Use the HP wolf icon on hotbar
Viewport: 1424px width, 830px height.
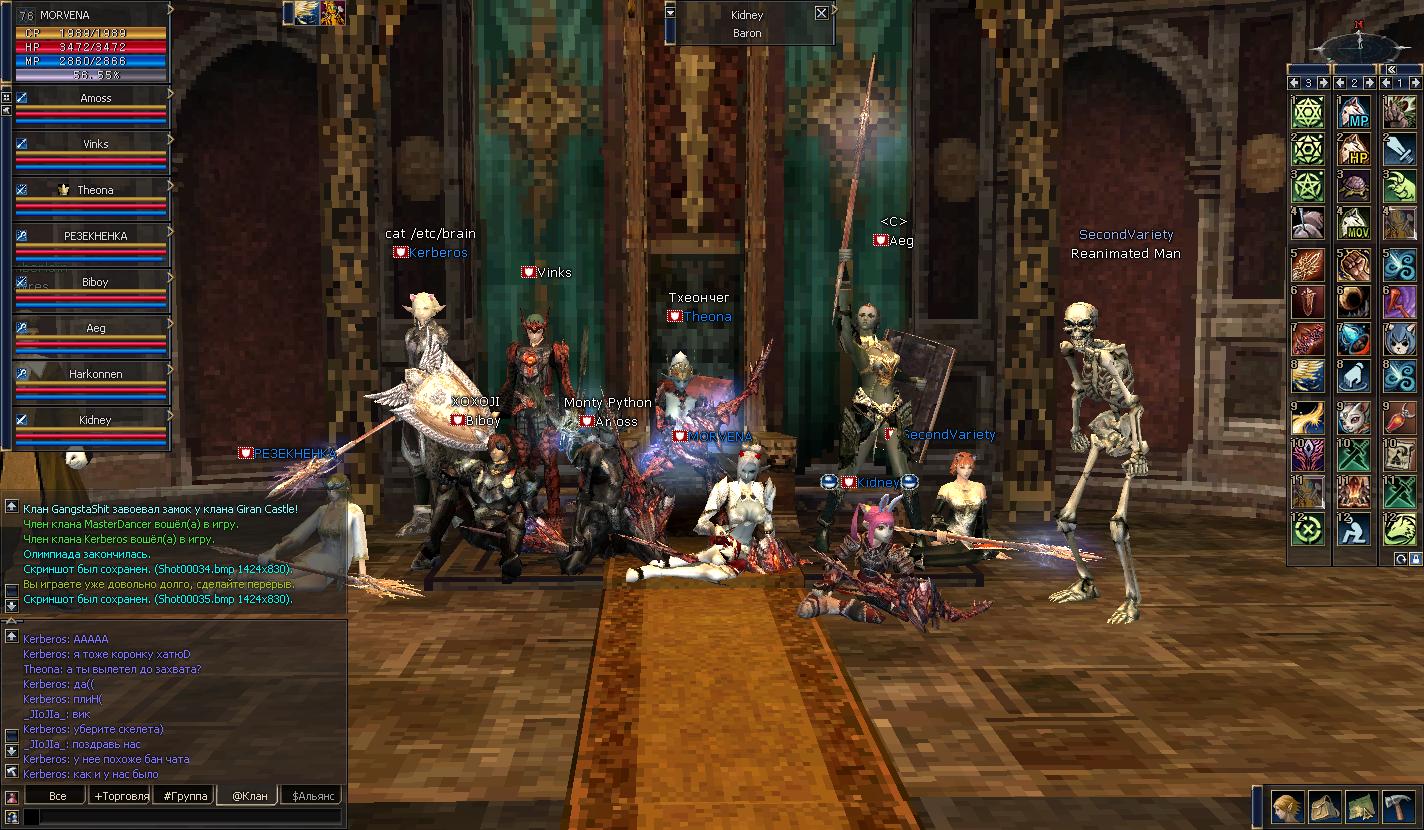tap(1353, 149)
